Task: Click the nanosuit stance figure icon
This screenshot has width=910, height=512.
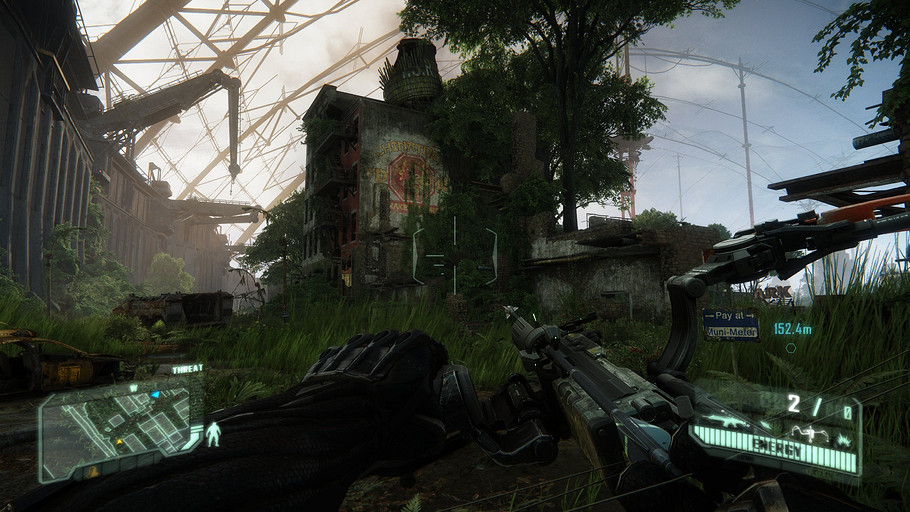Action: click(x=212, y=434)
